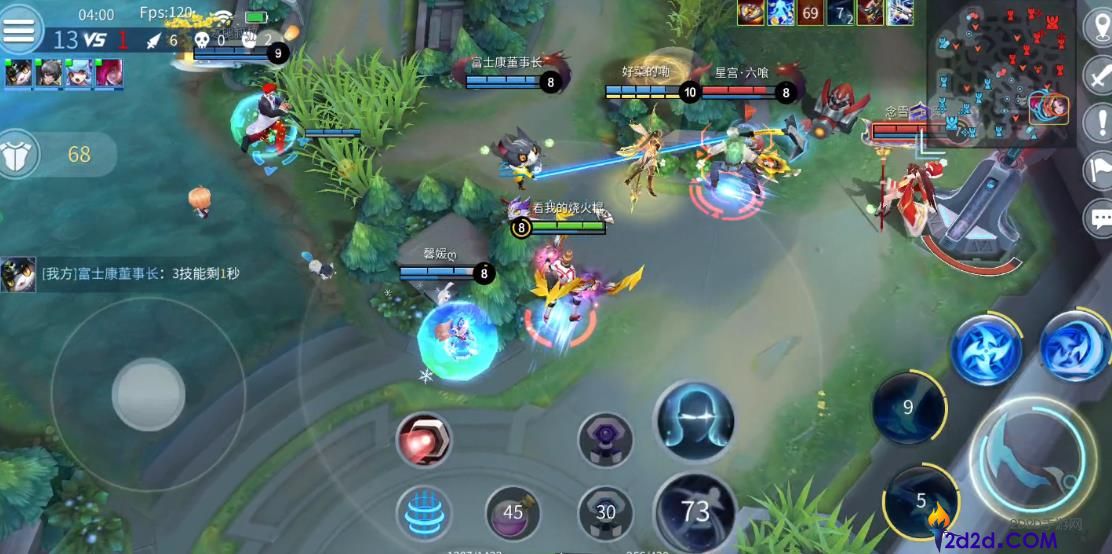
Task: Open the team chat message line
Action: [x=130, y=273]
